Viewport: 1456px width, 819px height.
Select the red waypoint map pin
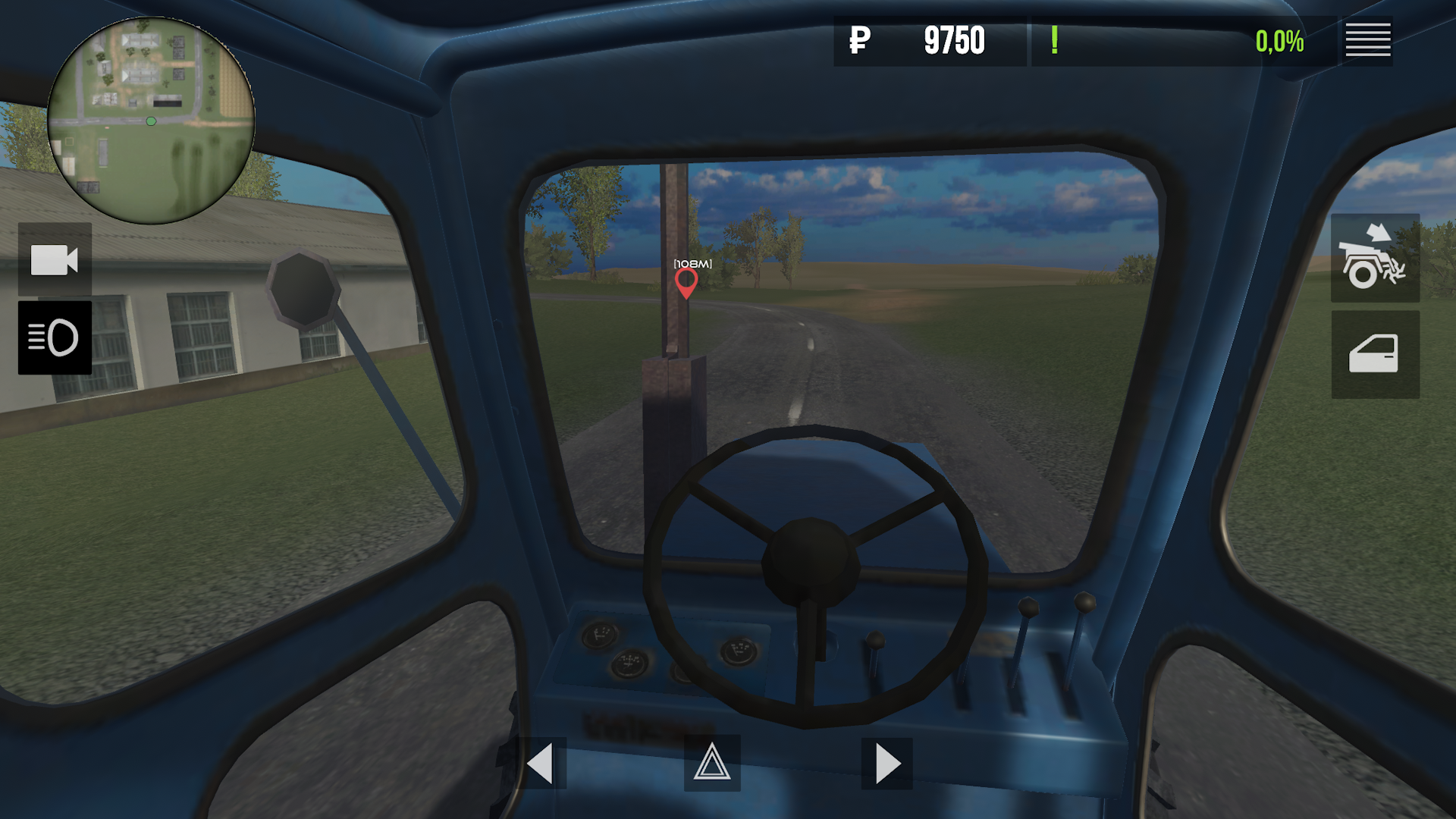[x=686, y=284]
